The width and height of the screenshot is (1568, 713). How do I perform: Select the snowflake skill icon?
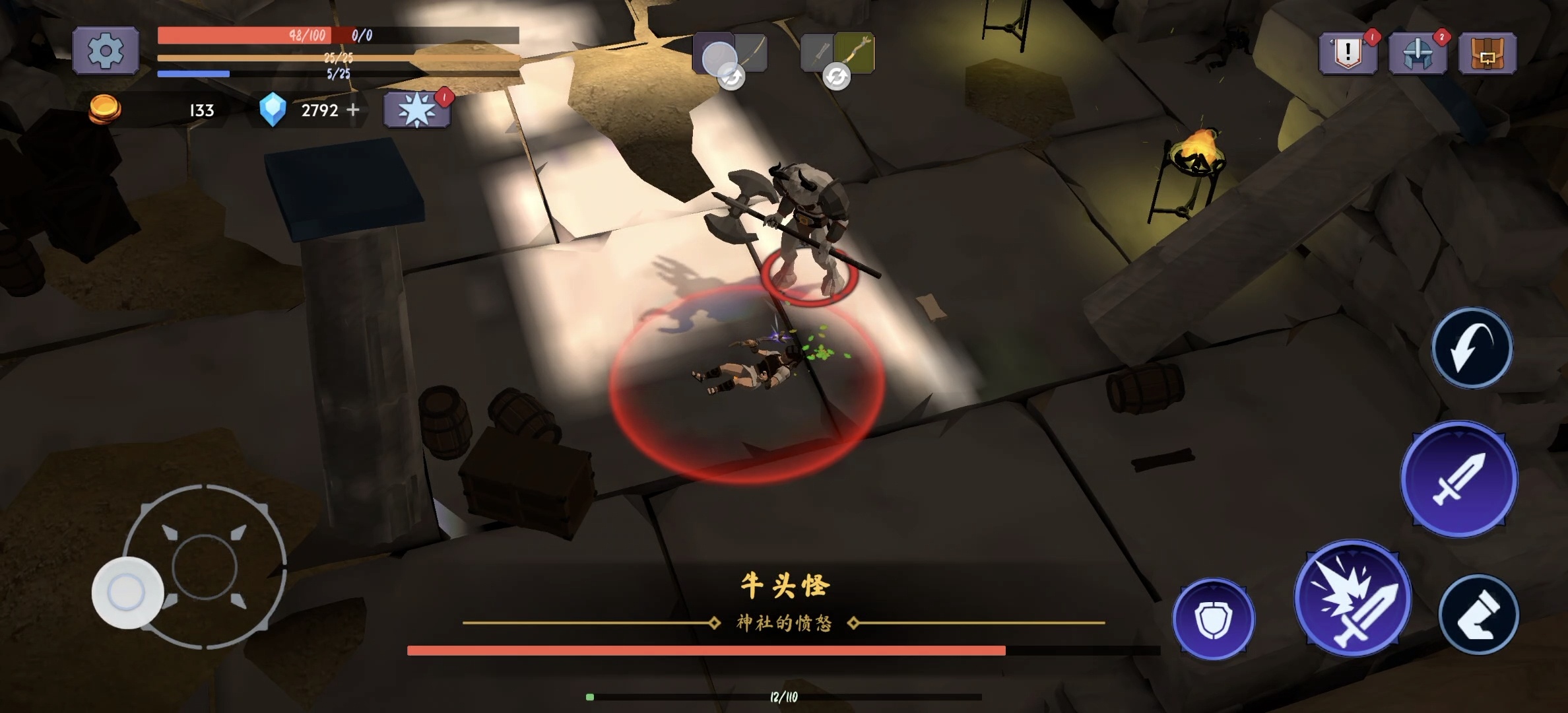click(416, 110)
